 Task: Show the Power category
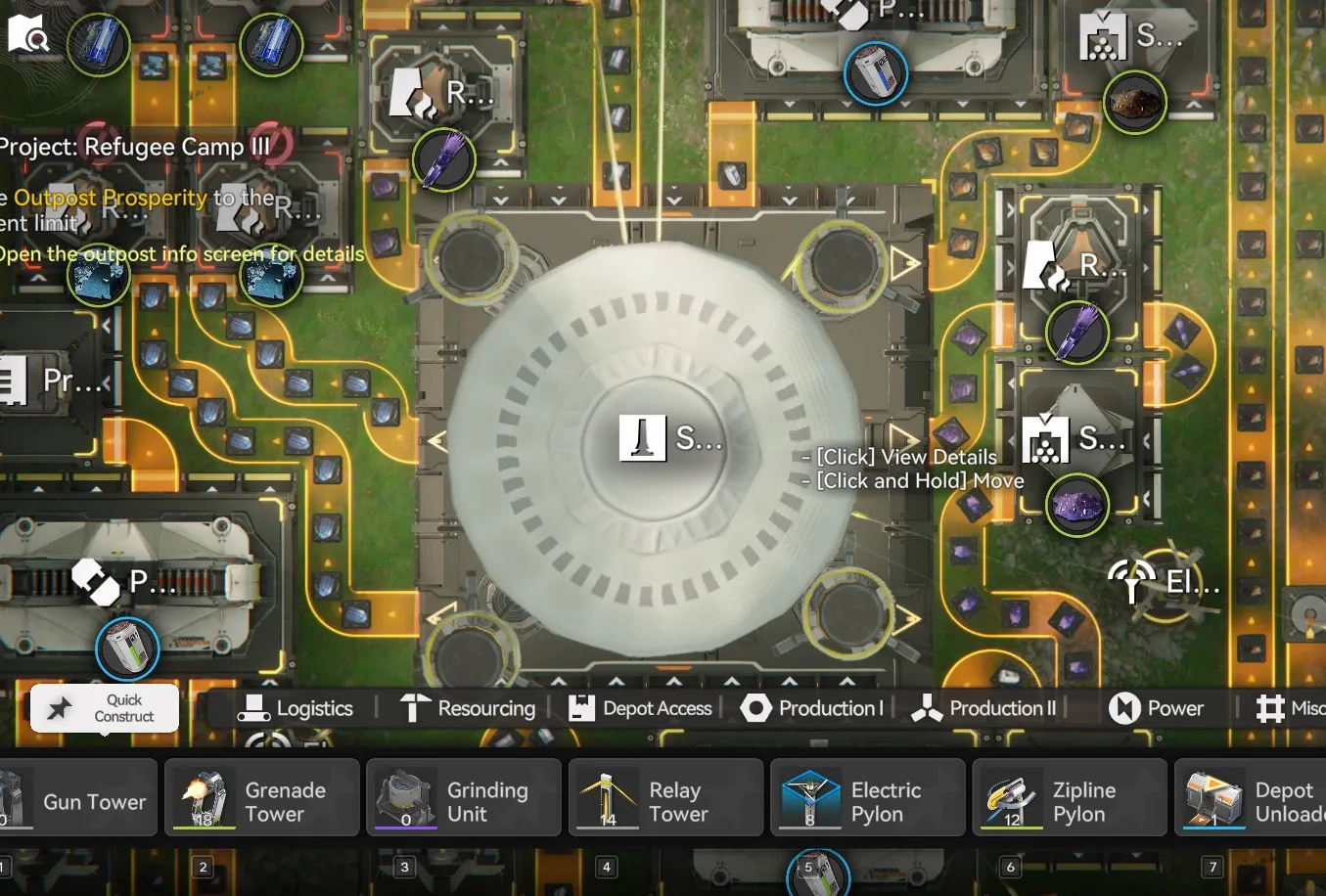(x=1156, y=708)
